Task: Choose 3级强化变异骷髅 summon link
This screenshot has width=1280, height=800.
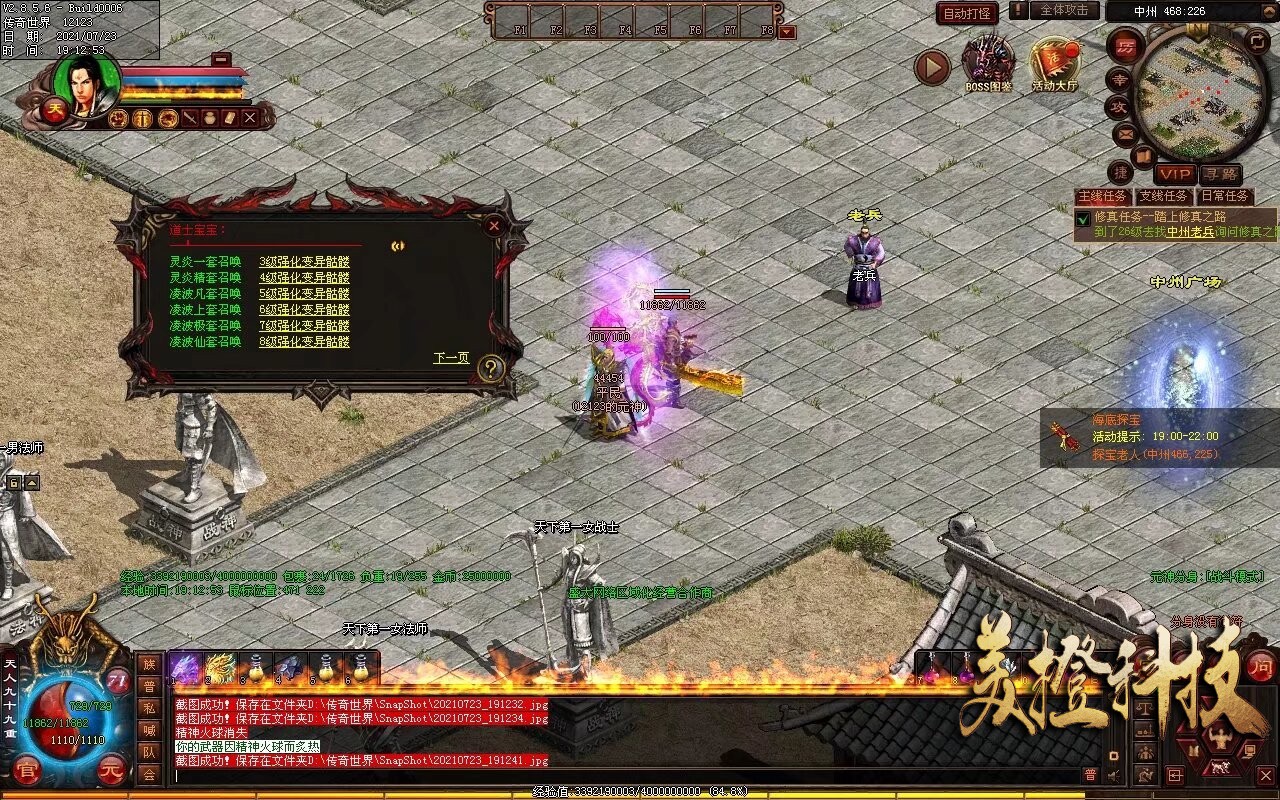Action: coord(304,262)
